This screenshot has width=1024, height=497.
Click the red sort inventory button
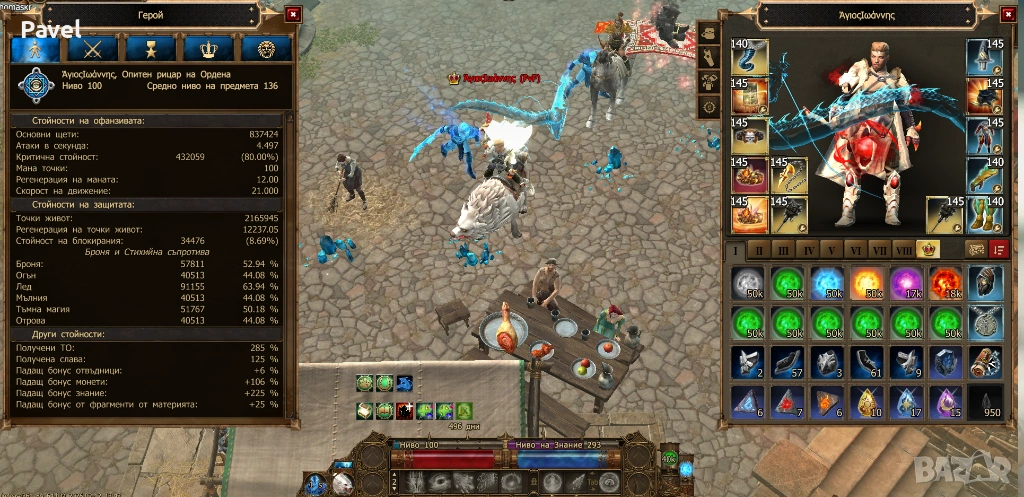(997, 249)
